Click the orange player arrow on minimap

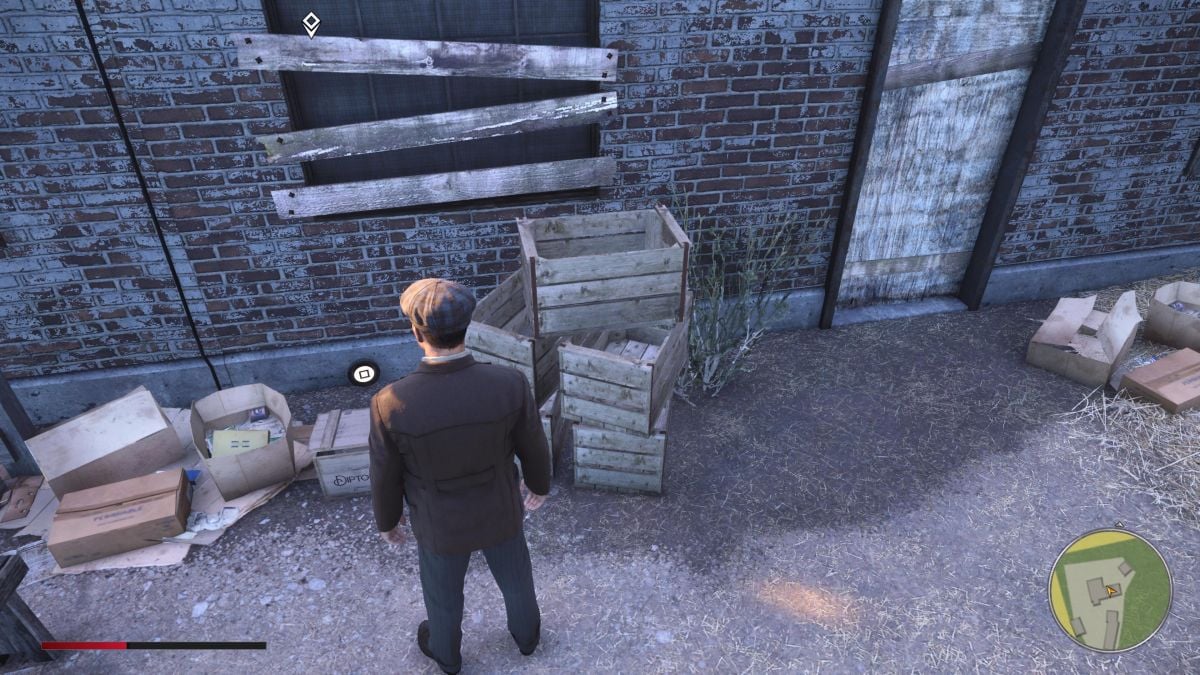tap(1111, 591)
